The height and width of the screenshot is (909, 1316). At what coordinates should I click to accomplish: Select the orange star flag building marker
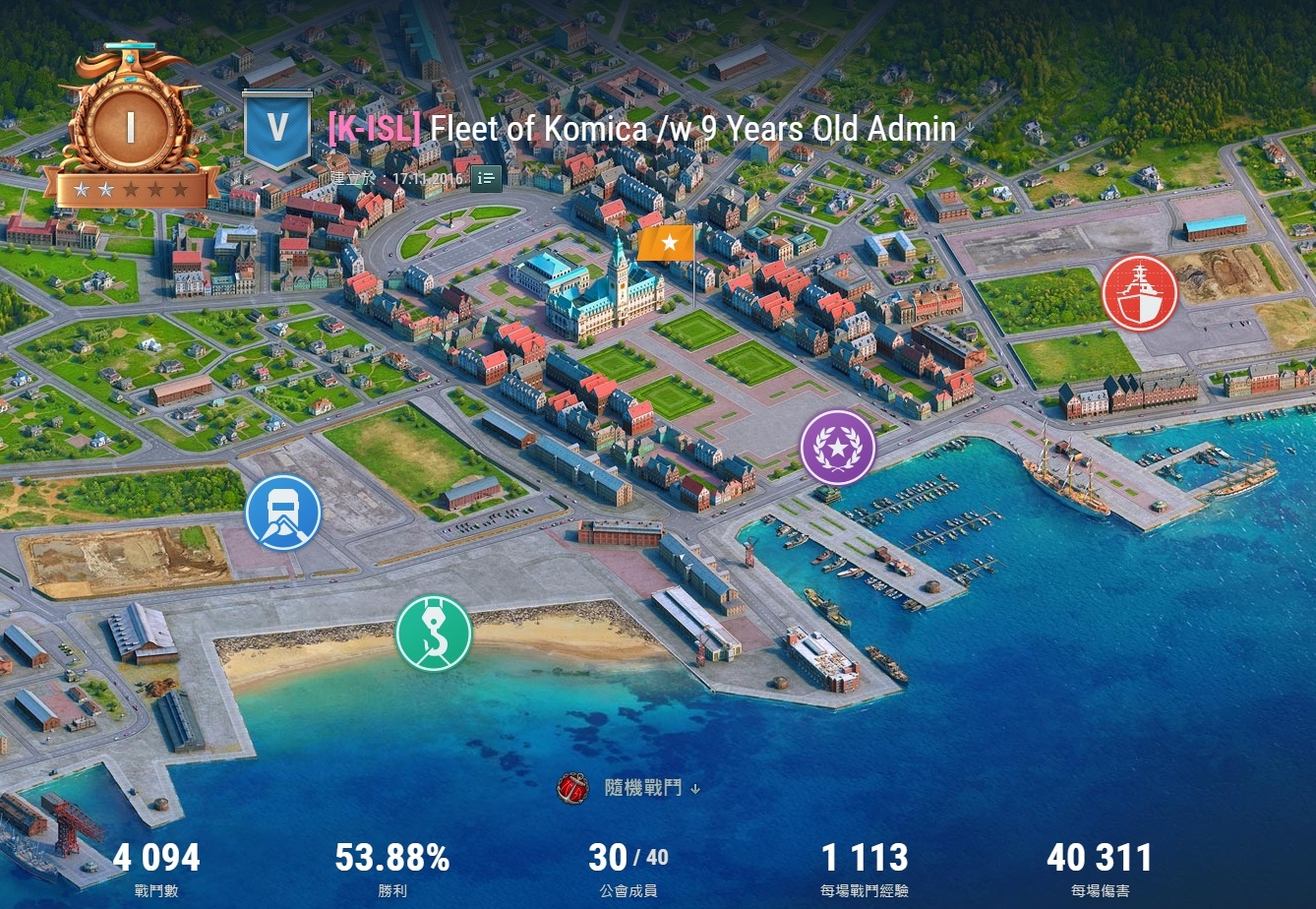[666, 243]
